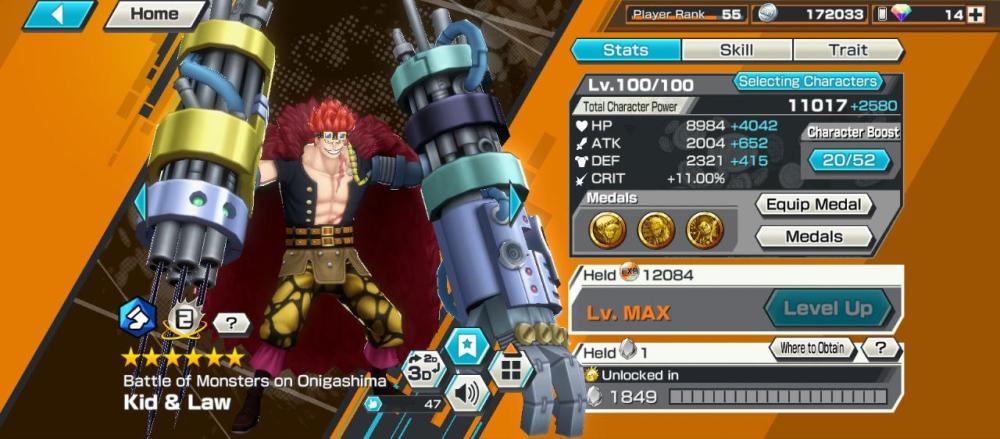The height and width of the screenshot is (439, 1000).
Task: Go back with the arrow button
Action: [59, 15]
